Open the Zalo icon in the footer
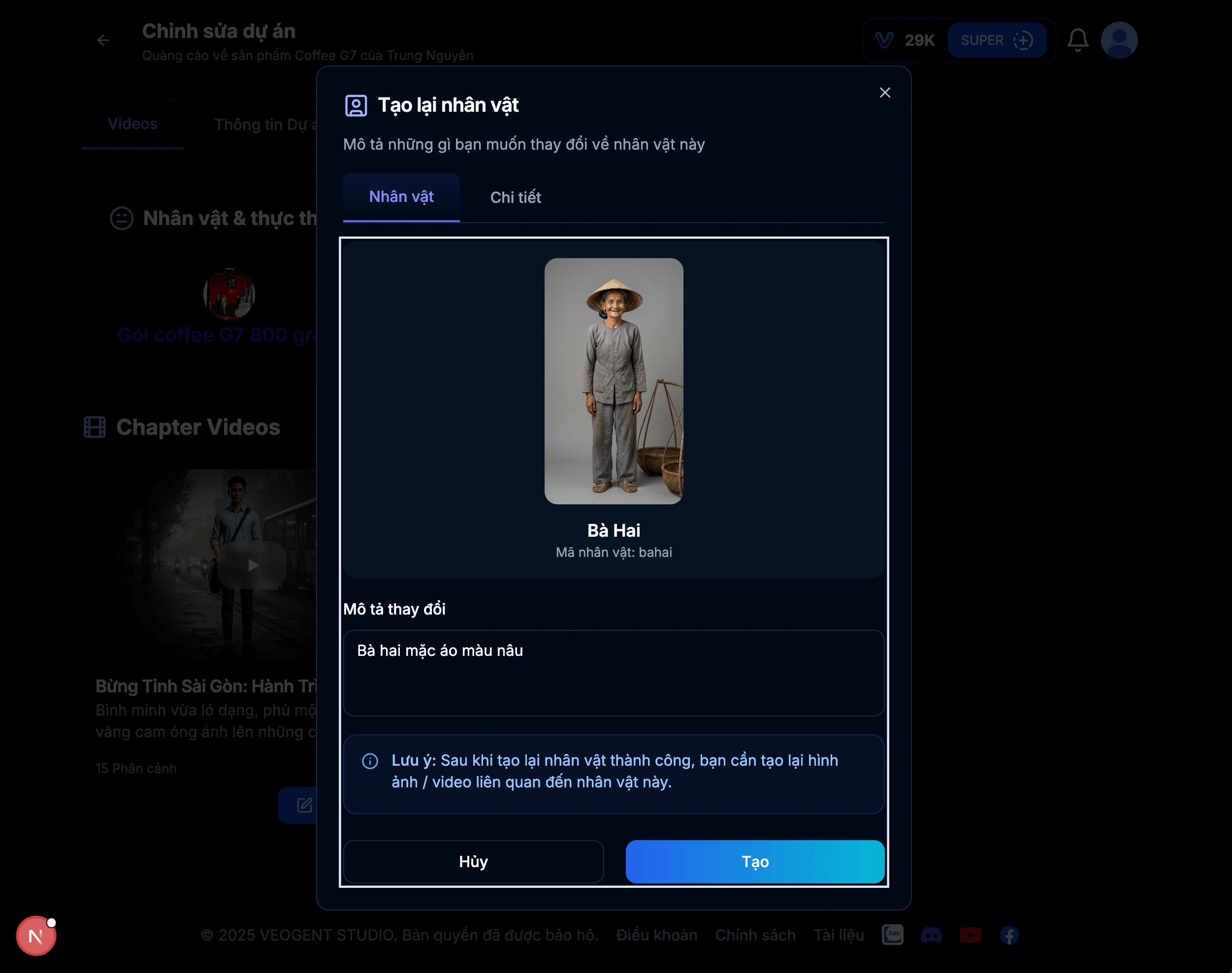 click(893, 935)
